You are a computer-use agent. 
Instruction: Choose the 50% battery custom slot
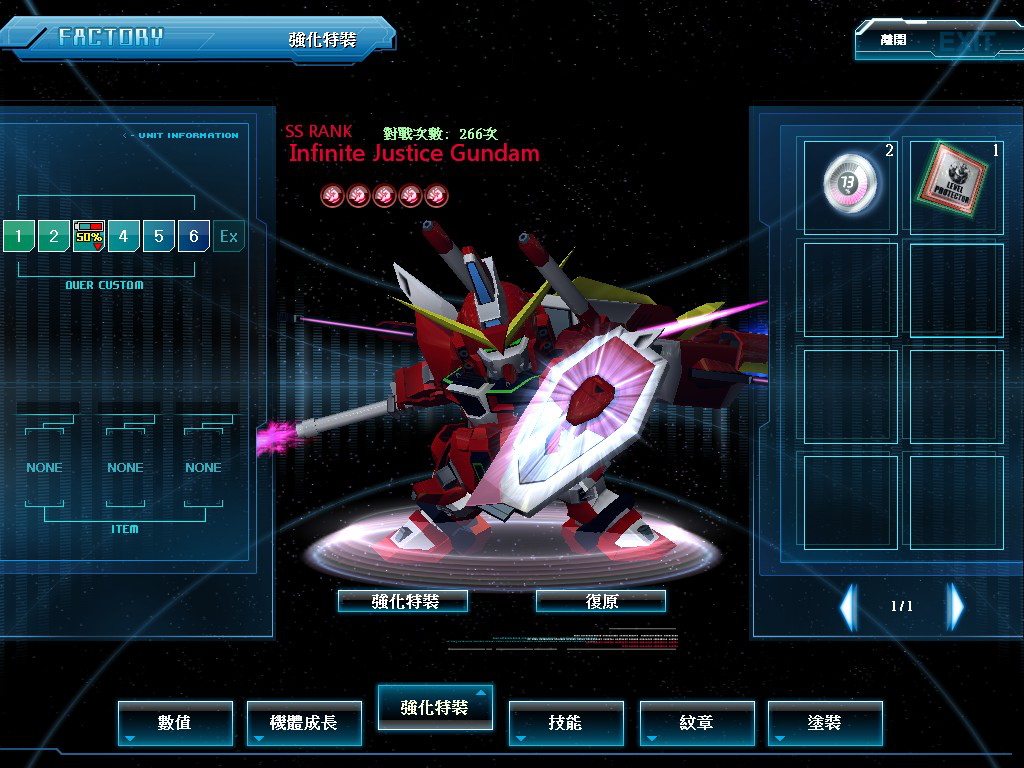(89, 237)
